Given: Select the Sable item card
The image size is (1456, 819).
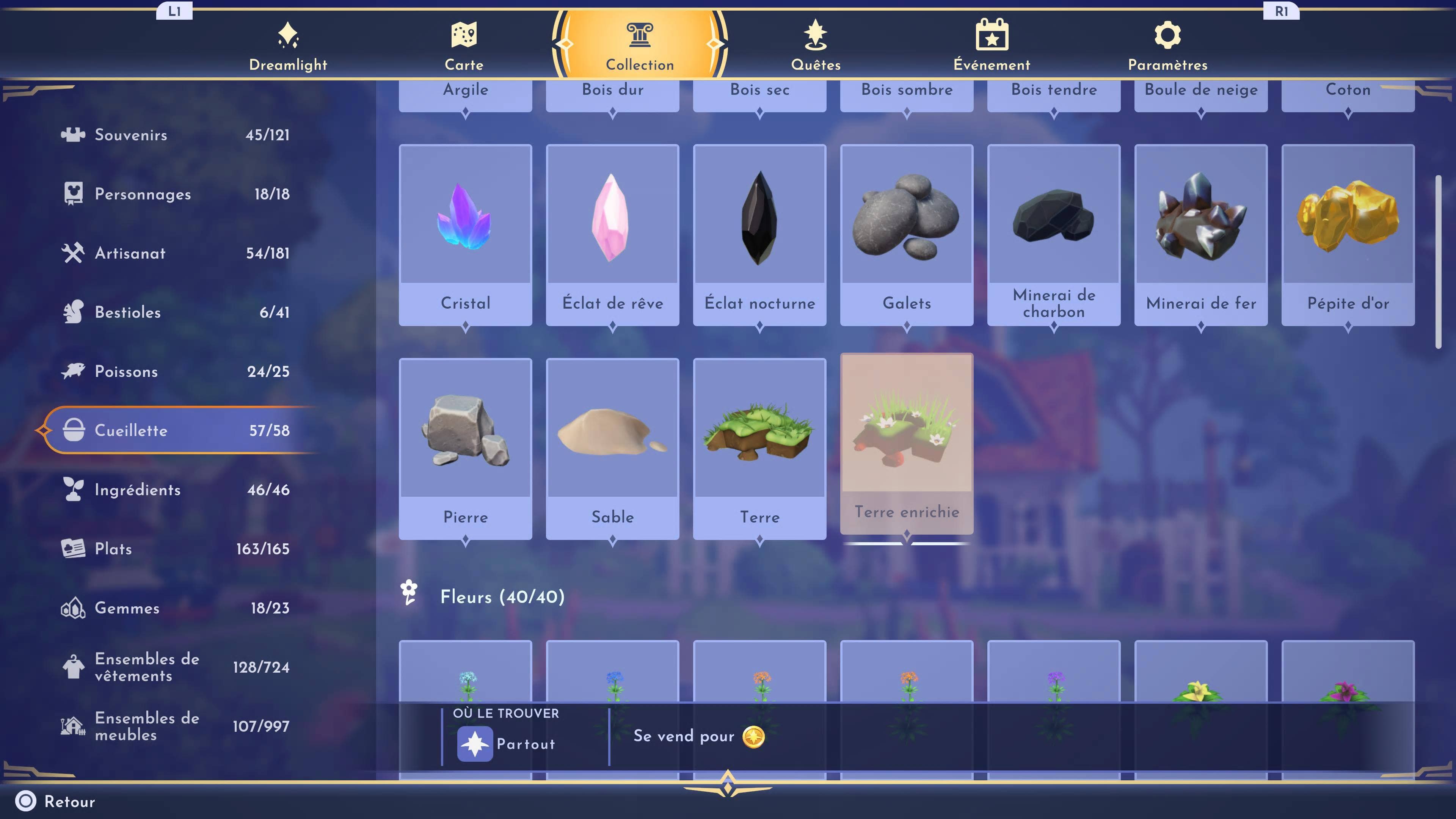Looking at the screenshot, I should click(612, 448).
